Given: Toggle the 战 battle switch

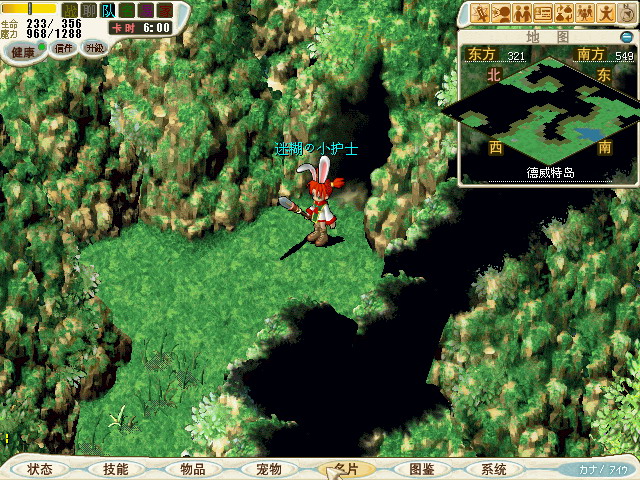Looking at the screenshot, I should point(70,10).
